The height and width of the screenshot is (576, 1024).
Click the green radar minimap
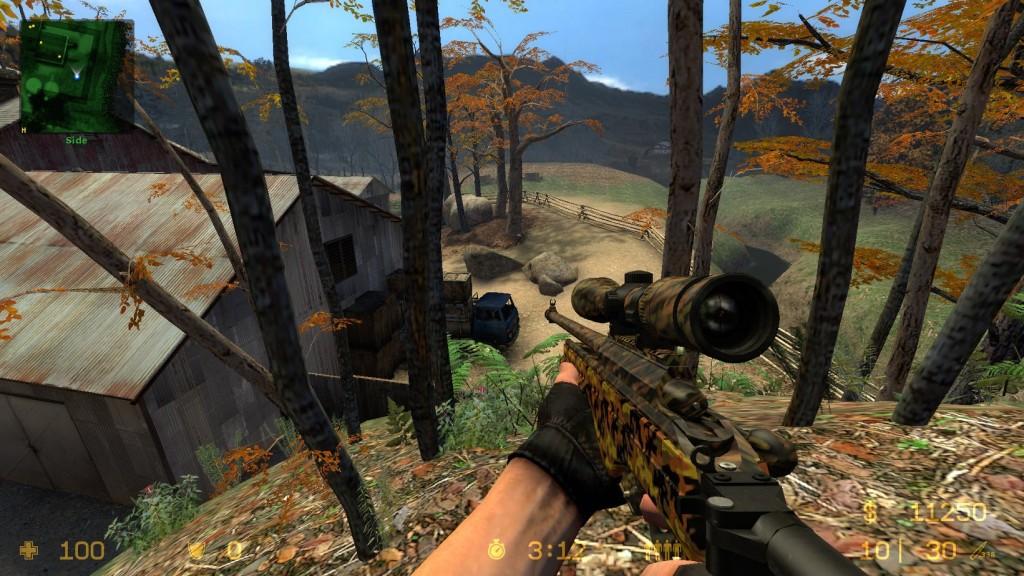point(76,75)
